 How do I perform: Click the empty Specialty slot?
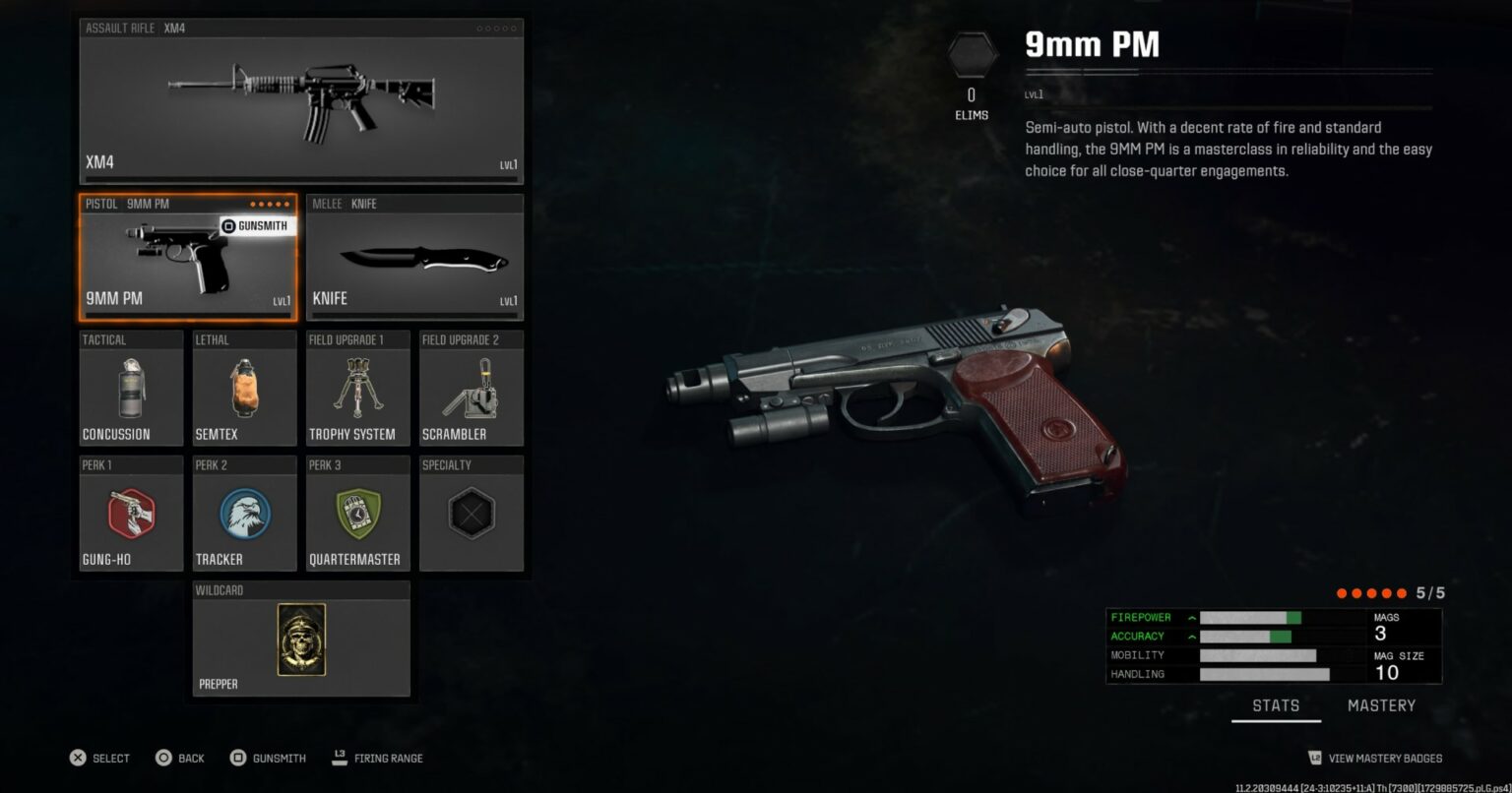(471, 514)
